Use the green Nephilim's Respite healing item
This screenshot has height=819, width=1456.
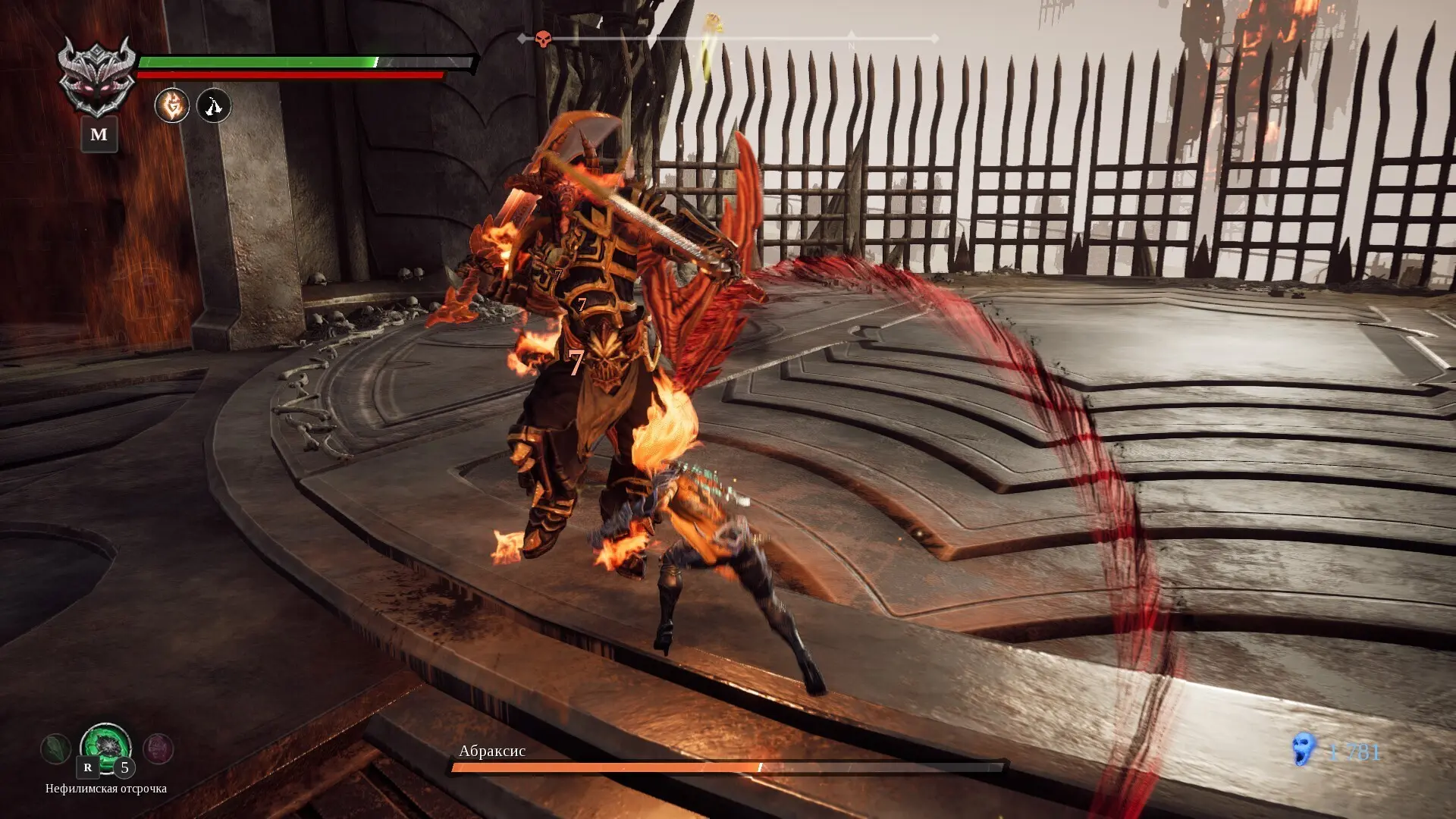(x=106, y=748)
